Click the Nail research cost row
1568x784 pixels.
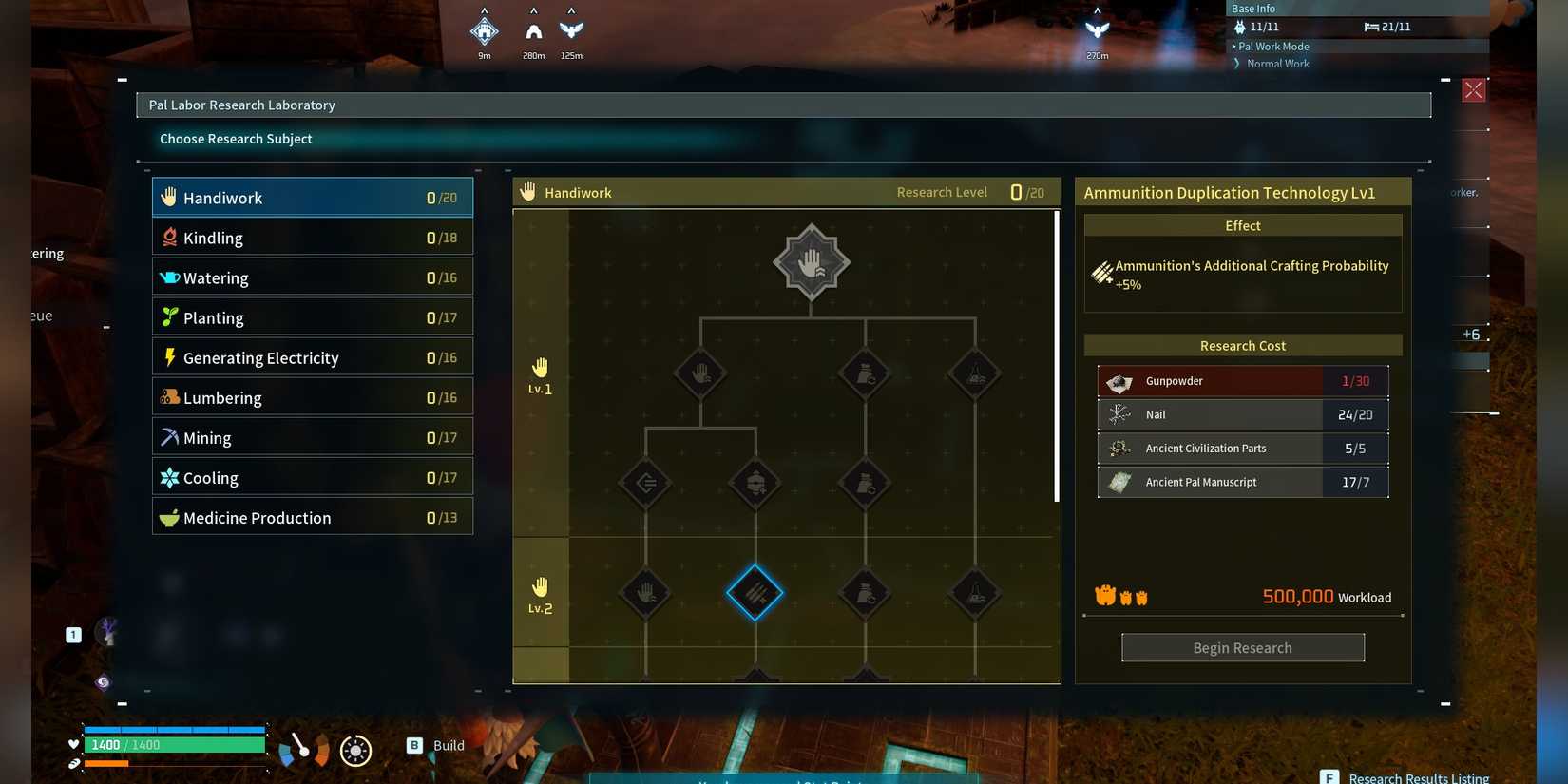point(1242,414)
